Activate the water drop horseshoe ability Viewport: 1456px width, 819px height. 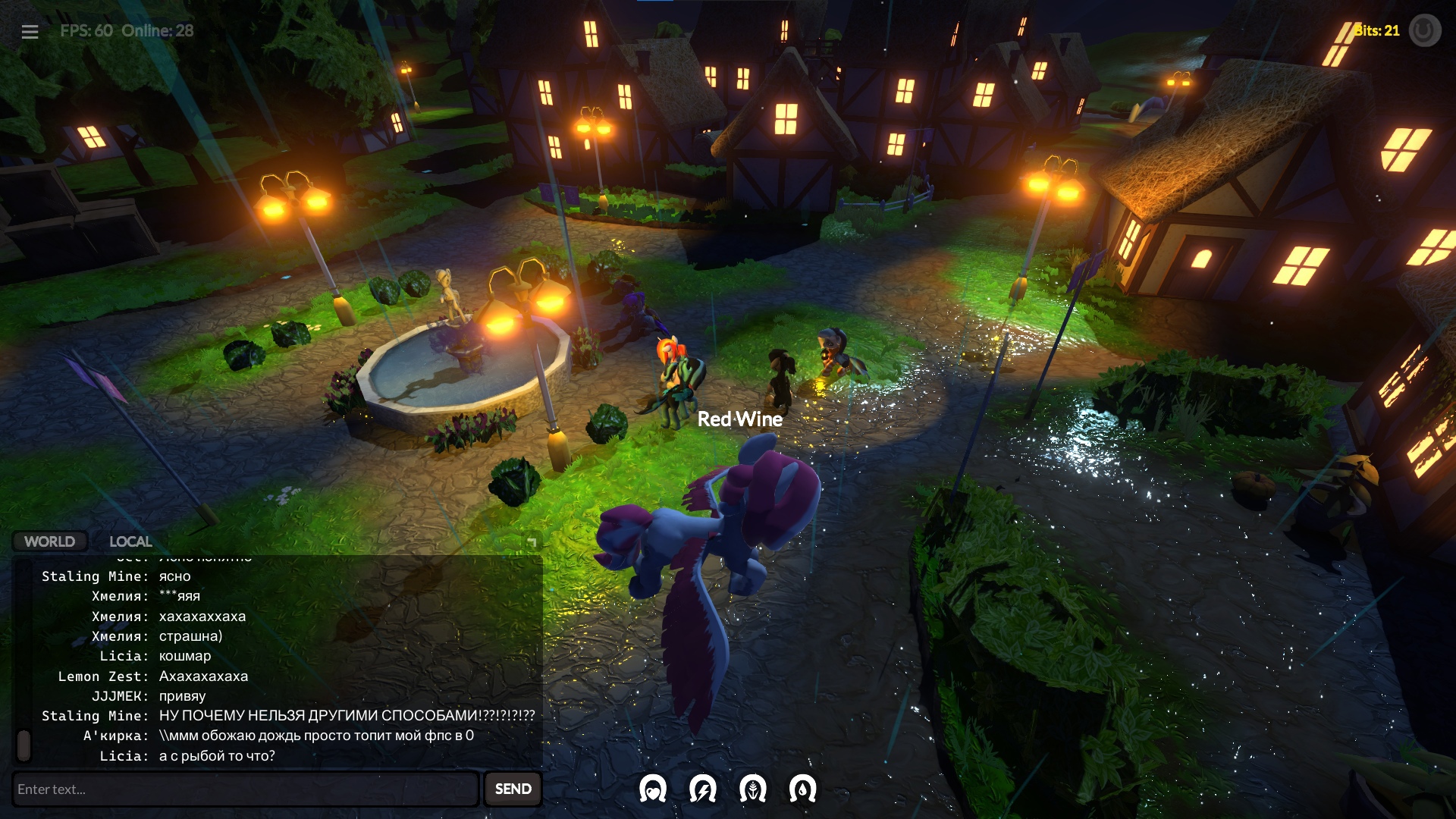pyautogui.click(x=802, y=789)
